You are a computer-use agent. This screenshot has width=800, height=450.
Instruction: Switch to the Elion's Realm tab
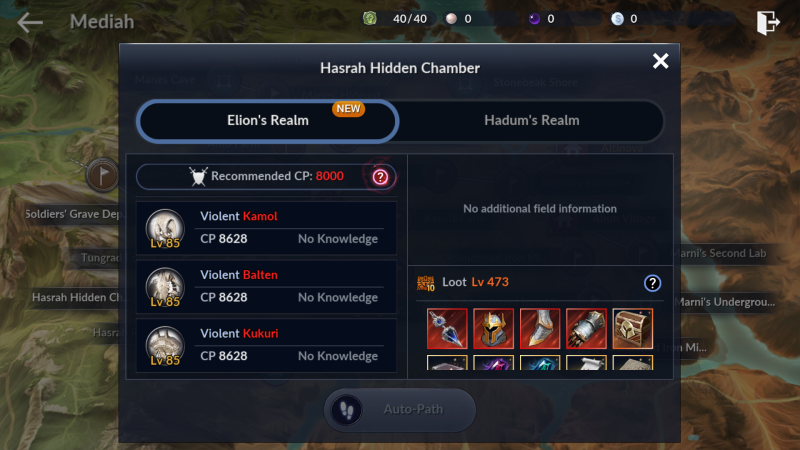[x=268, y=121]
